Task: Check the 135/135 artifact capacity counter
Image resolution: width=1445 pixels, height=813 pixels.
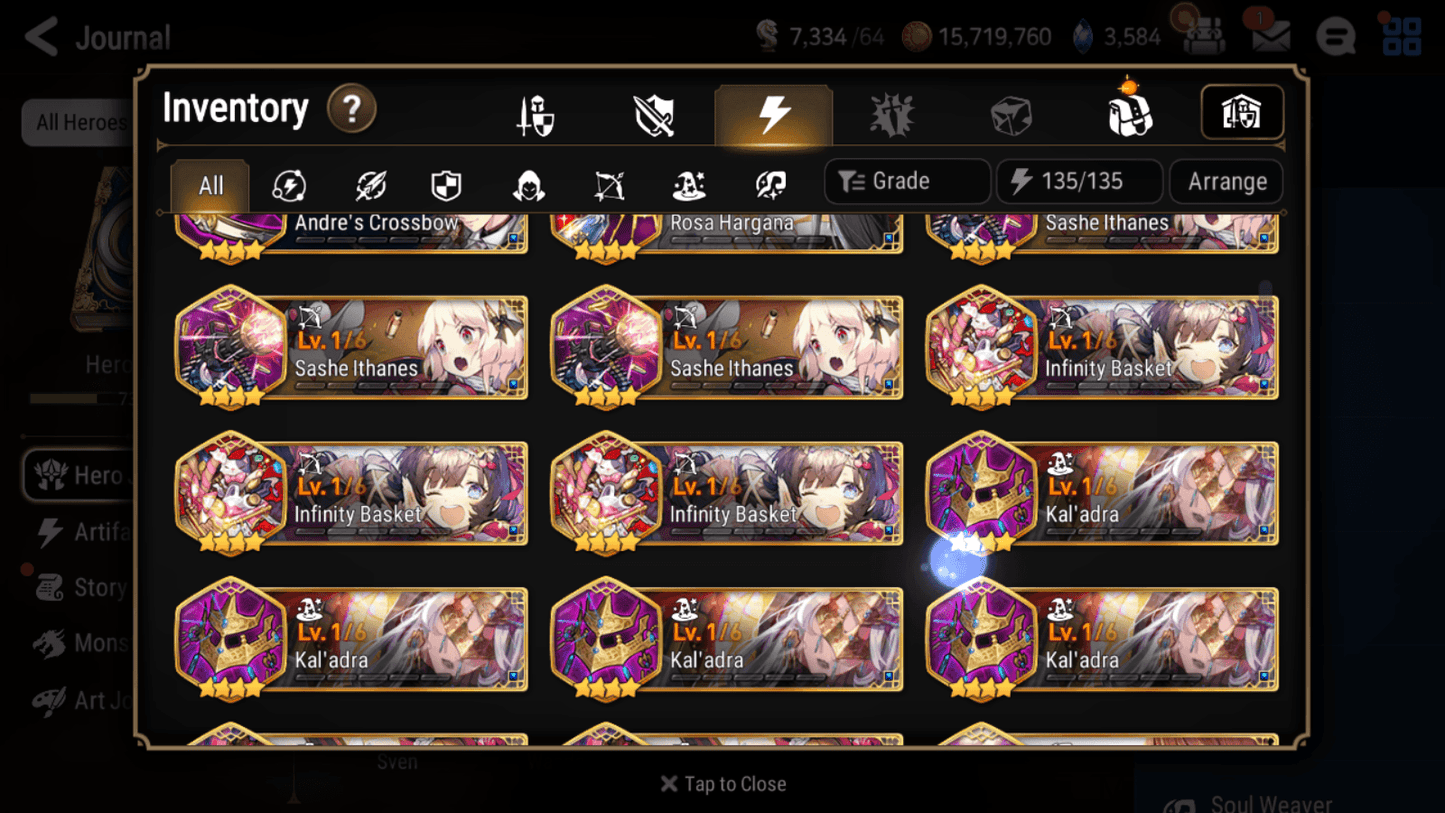Action: [1080, 181]
